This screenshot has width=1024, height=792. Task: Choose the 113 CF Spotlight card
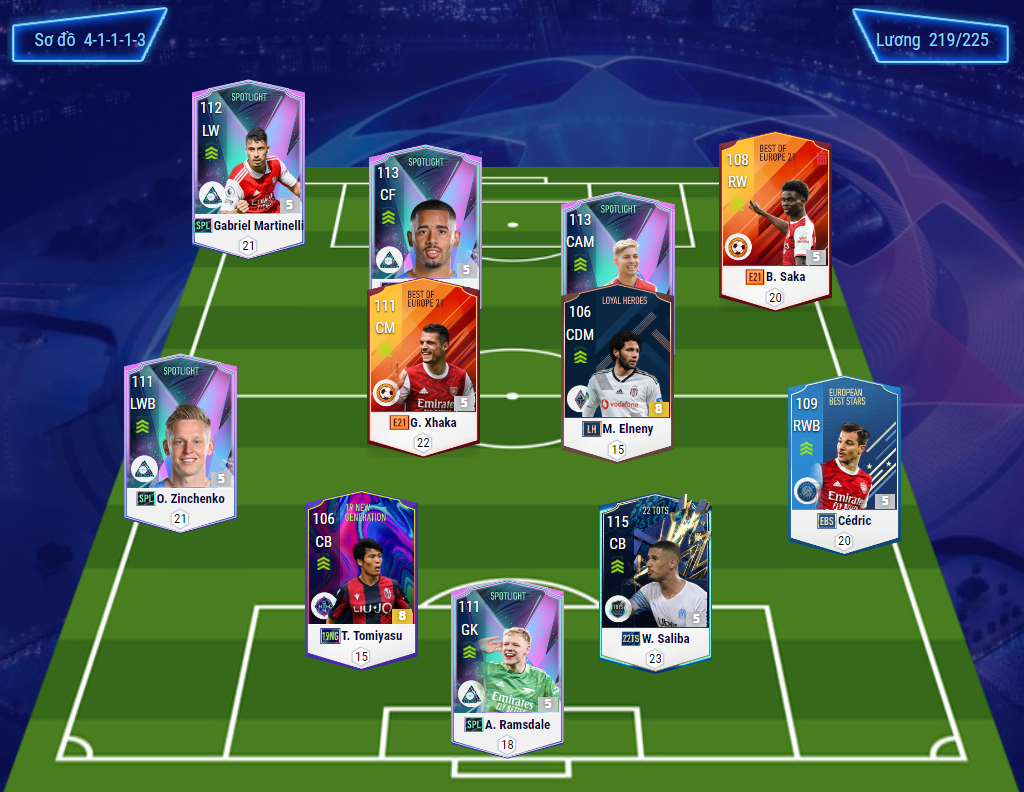[x=425, y=215]
